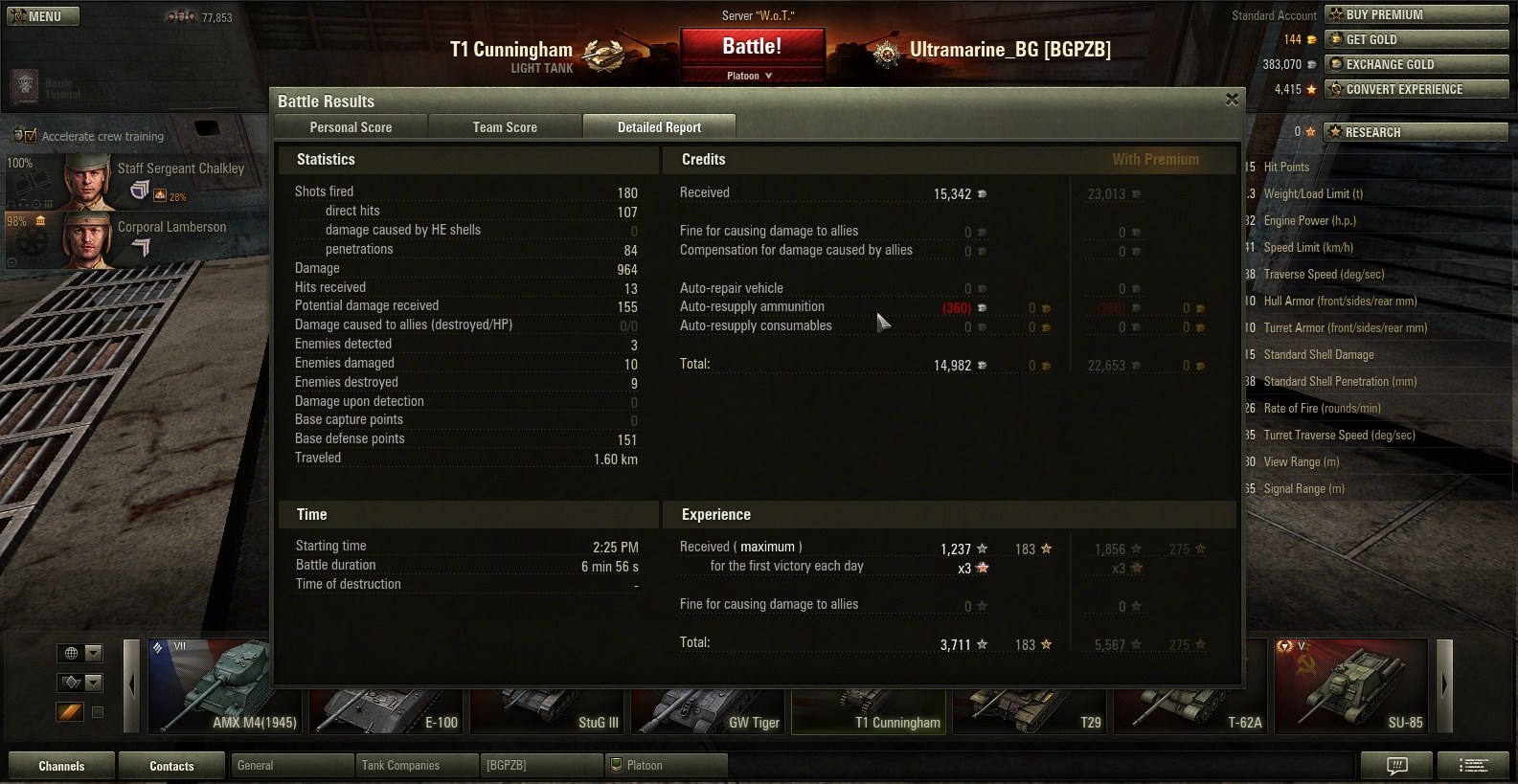Close the Battle Results window
The width and height of the screenshot is (1518, 784).
(x=1232, y=100)
